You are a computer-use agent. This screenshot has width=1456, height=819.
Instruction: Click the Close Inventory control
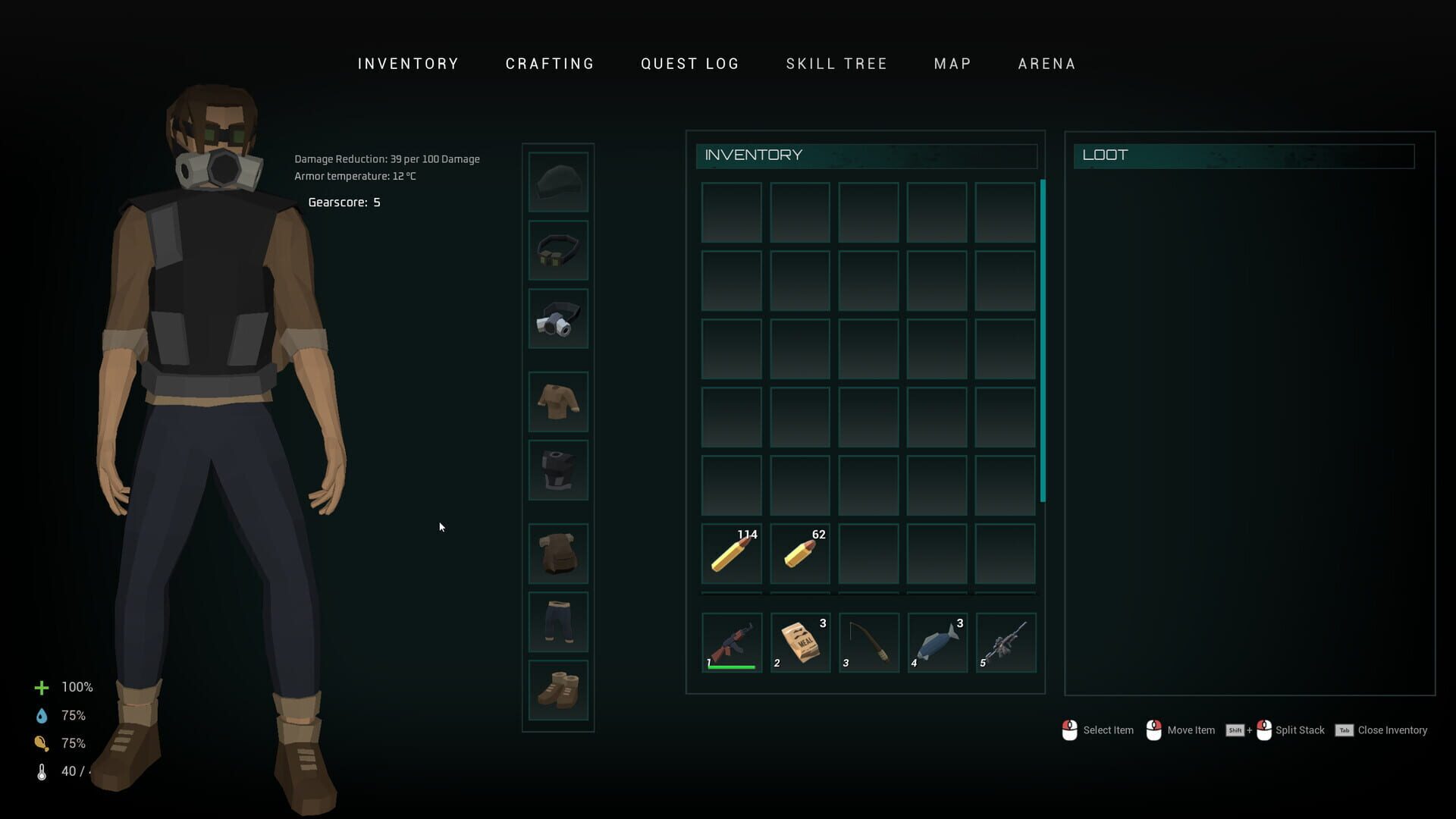[x=1394, y=730]
